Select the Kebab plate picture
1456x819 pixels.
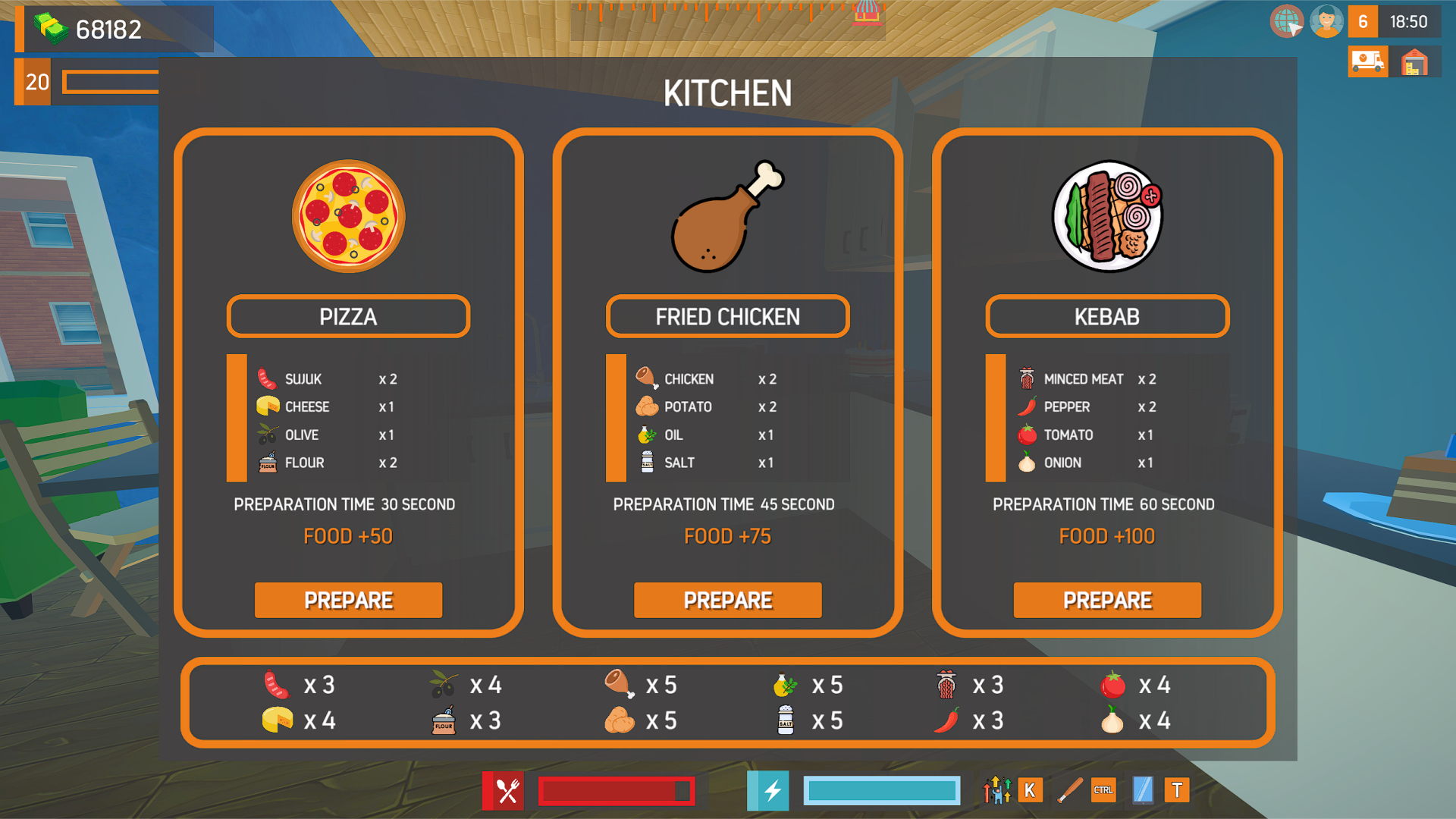pyautogui.click(x=1107, y=216)
